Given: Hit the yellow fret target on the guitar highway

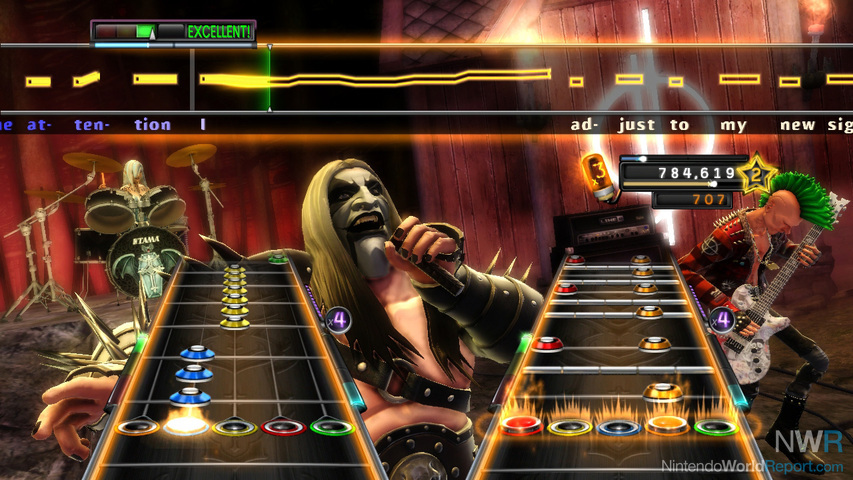Looking at the screenshot, I should pyautogui.click(x=234, y=427).
